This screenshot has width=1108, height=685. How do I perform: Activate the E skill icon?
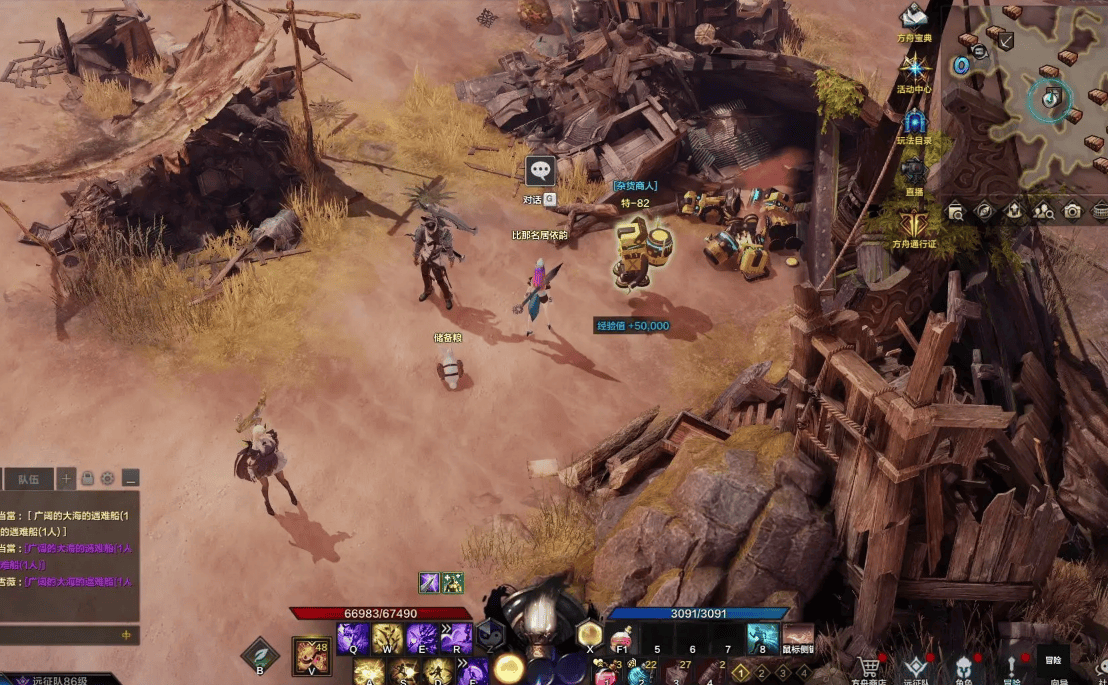coord(421,637)
